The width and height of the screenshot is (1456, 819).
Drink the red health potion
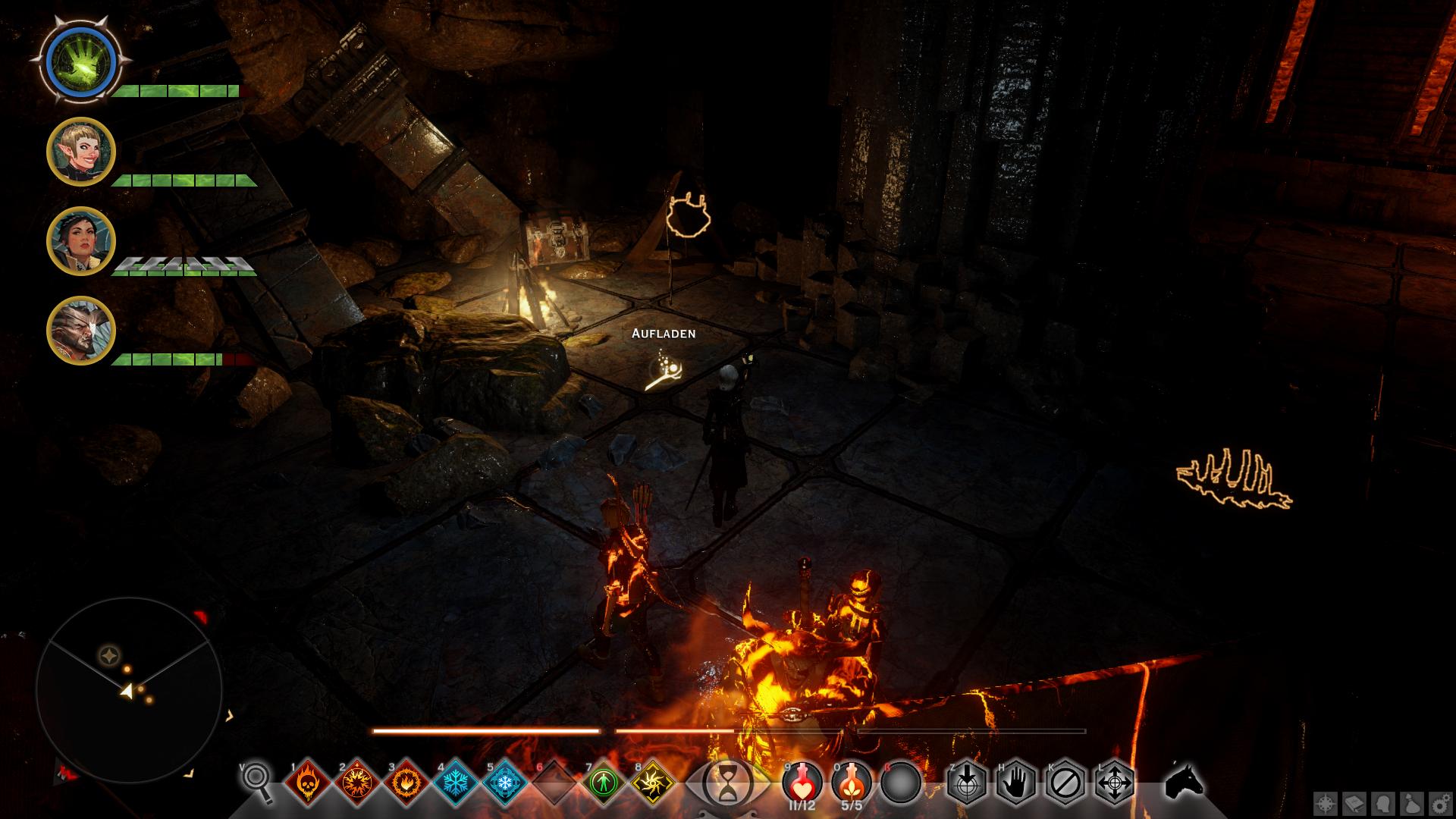coord(802,781)
